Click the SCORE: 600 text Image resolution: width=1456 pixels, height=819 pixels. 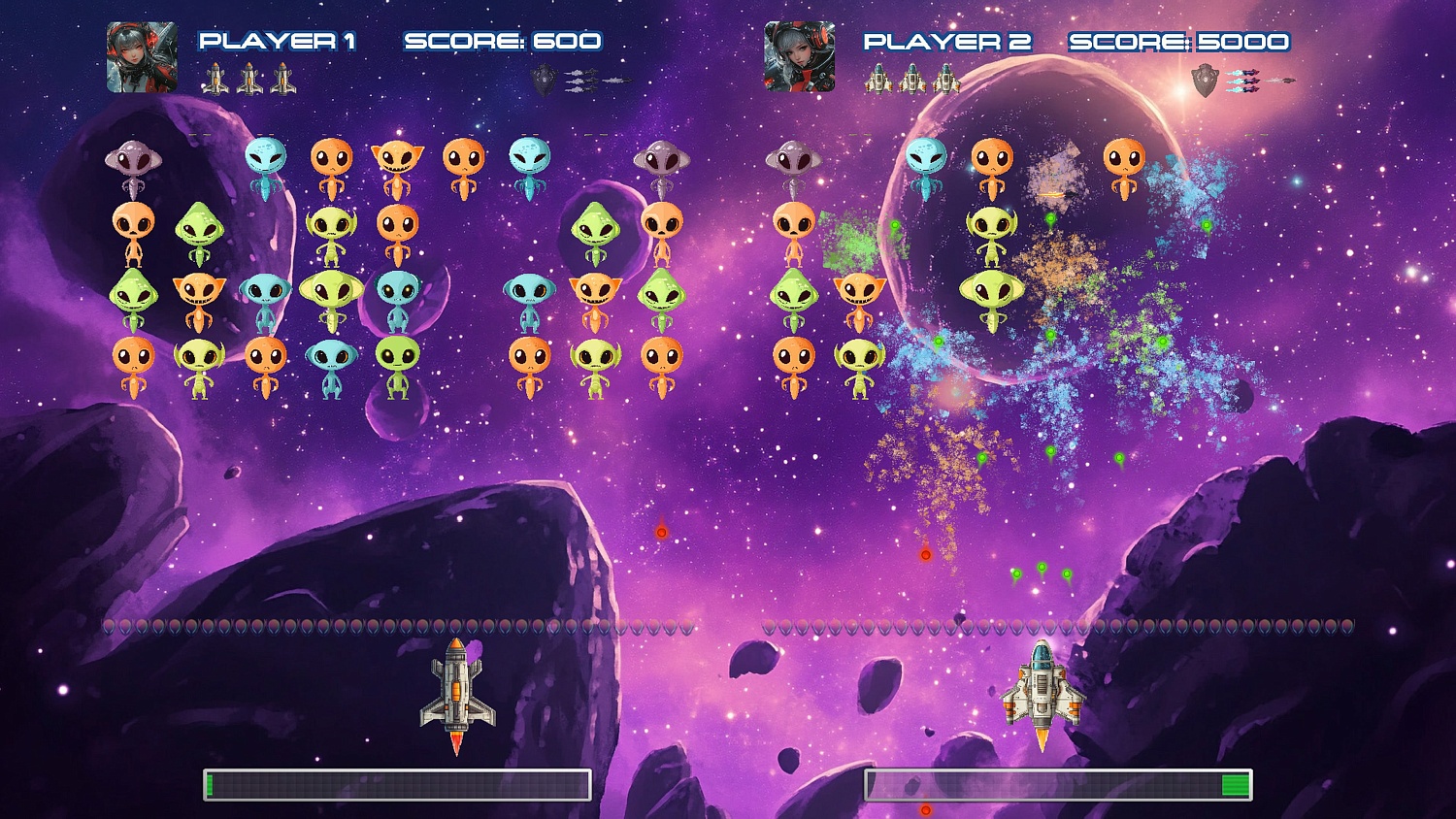click(505, 41)
